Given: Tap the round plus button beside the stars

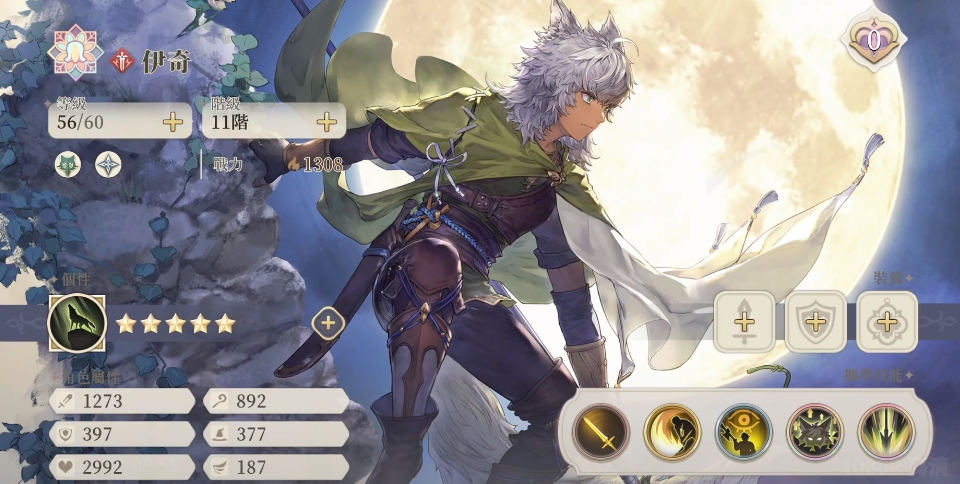Looking at the screenshot, I should click(x=328, y=323).
